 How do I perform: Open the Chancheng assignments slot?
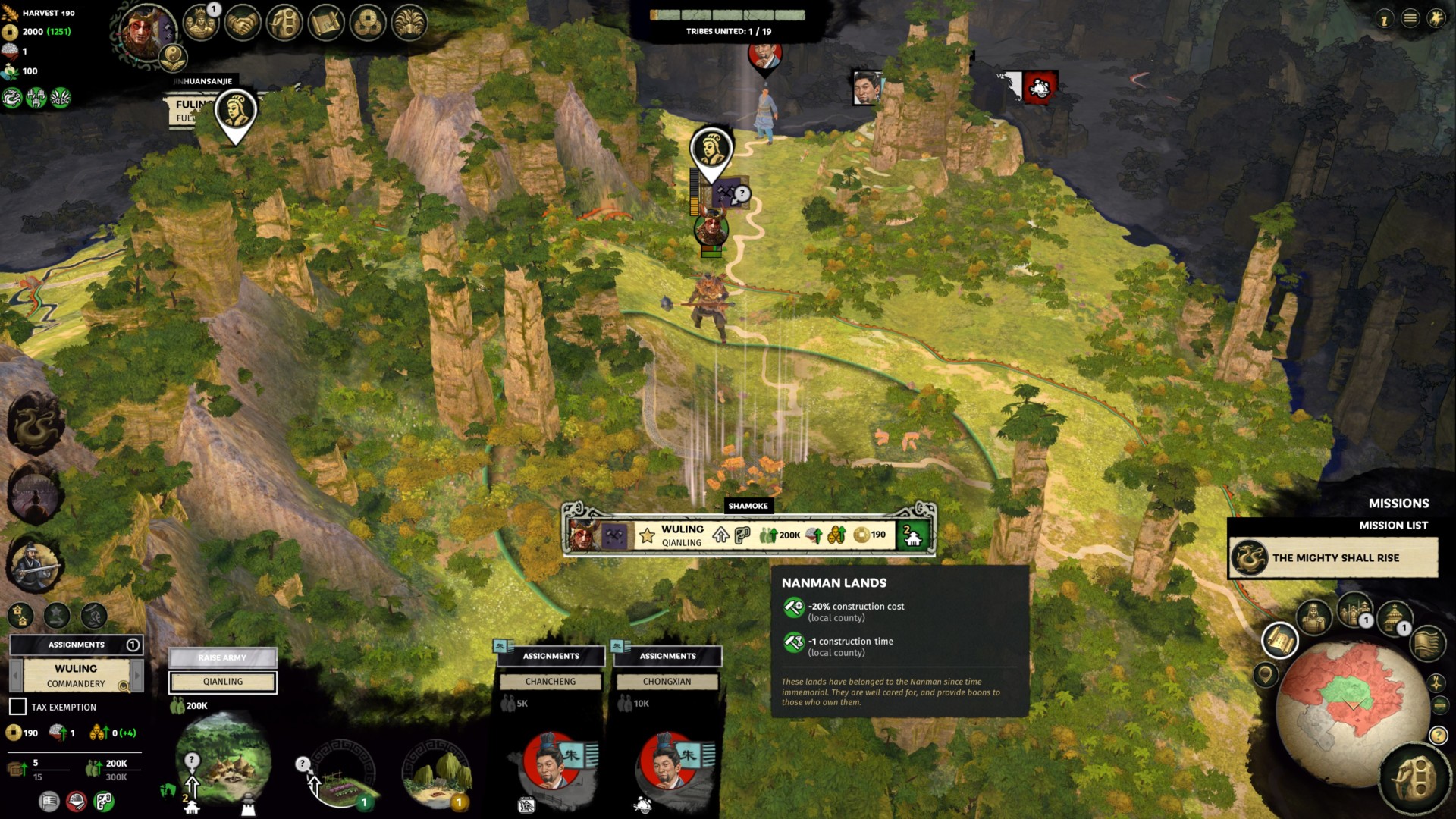point(551,682)
